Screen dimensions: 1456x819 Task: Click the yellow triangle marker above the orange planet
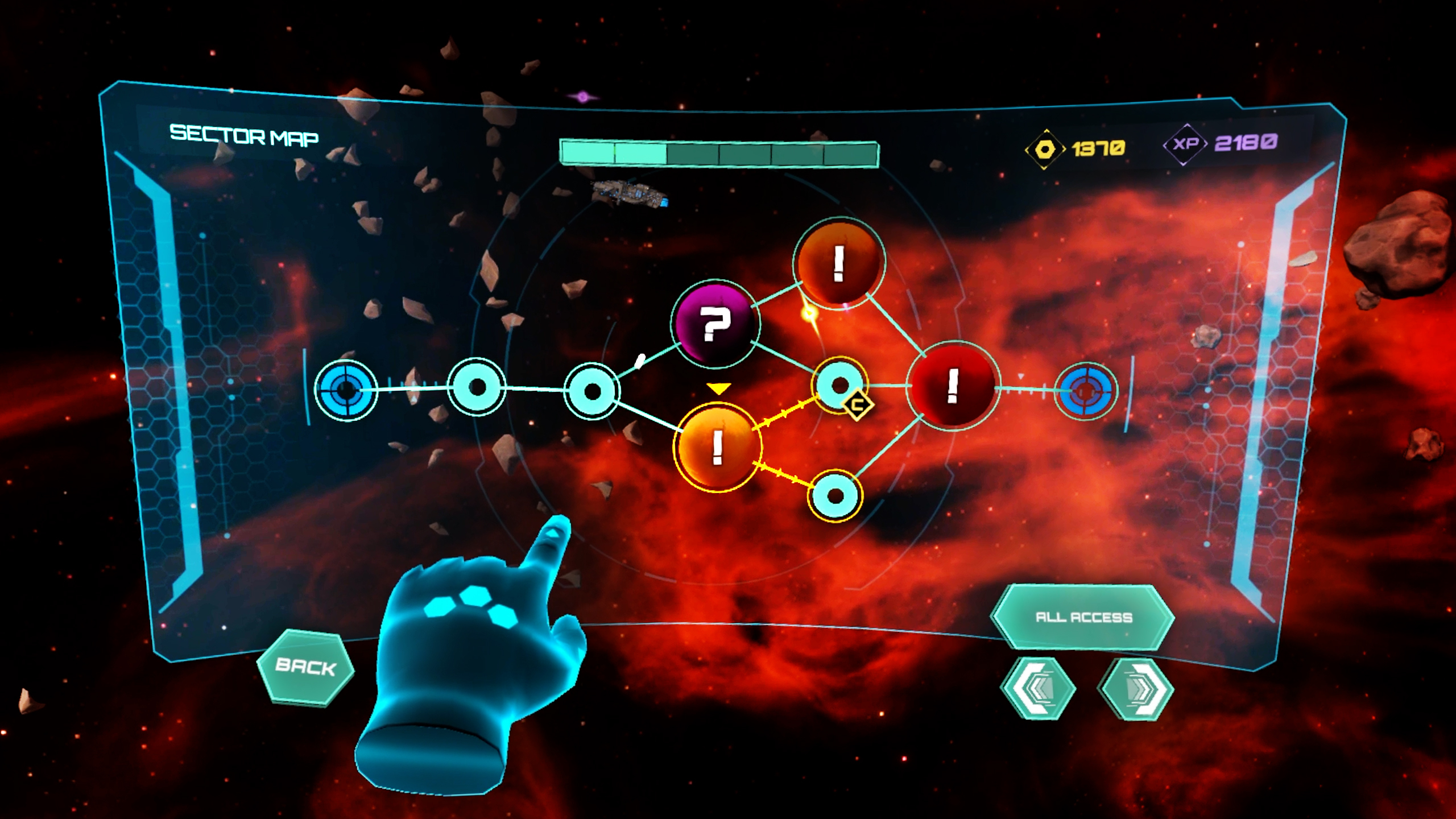(718, 390)
